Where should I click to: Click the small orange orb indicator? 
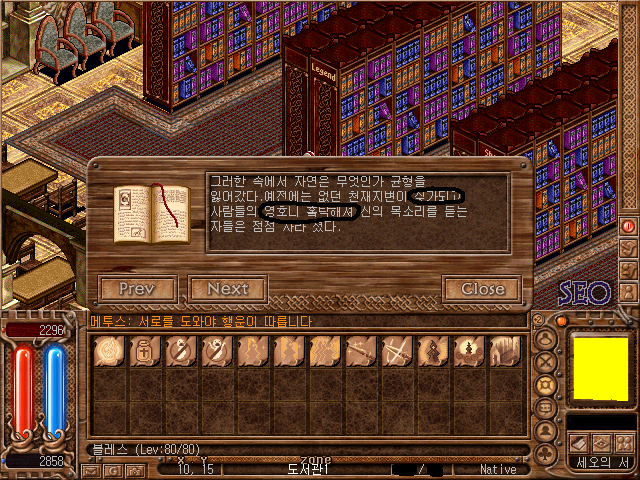pyautogui.click(x=561, y=321)
